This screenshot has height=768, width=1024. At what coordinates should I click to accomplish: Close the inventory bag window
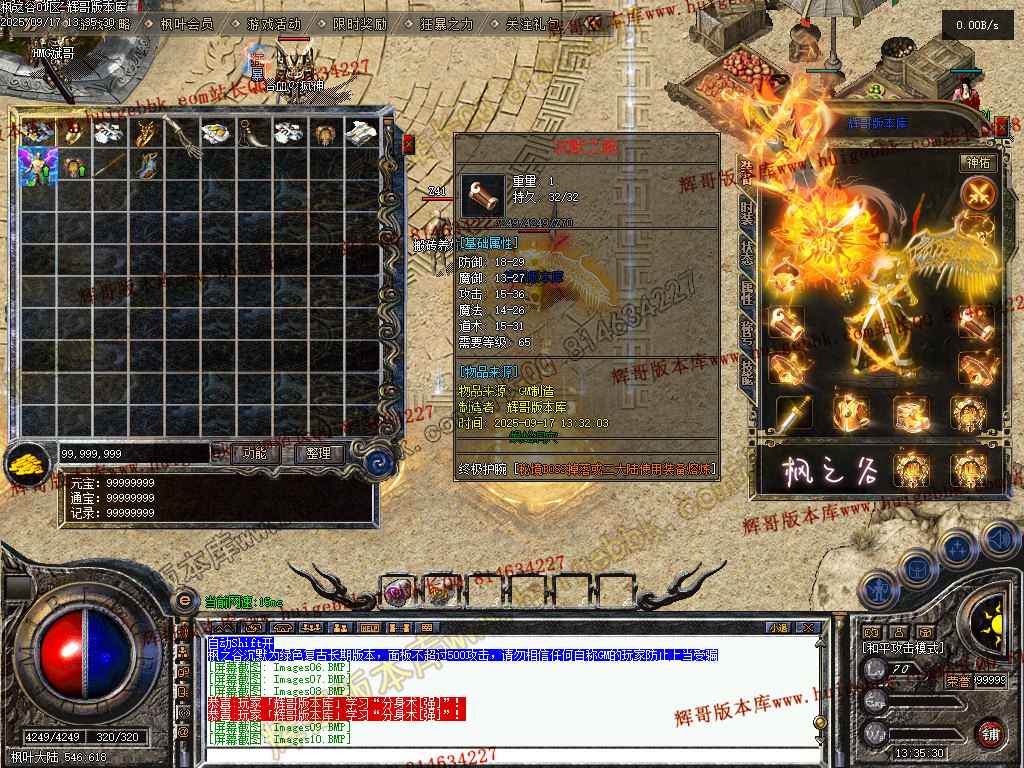coord(408,144)
